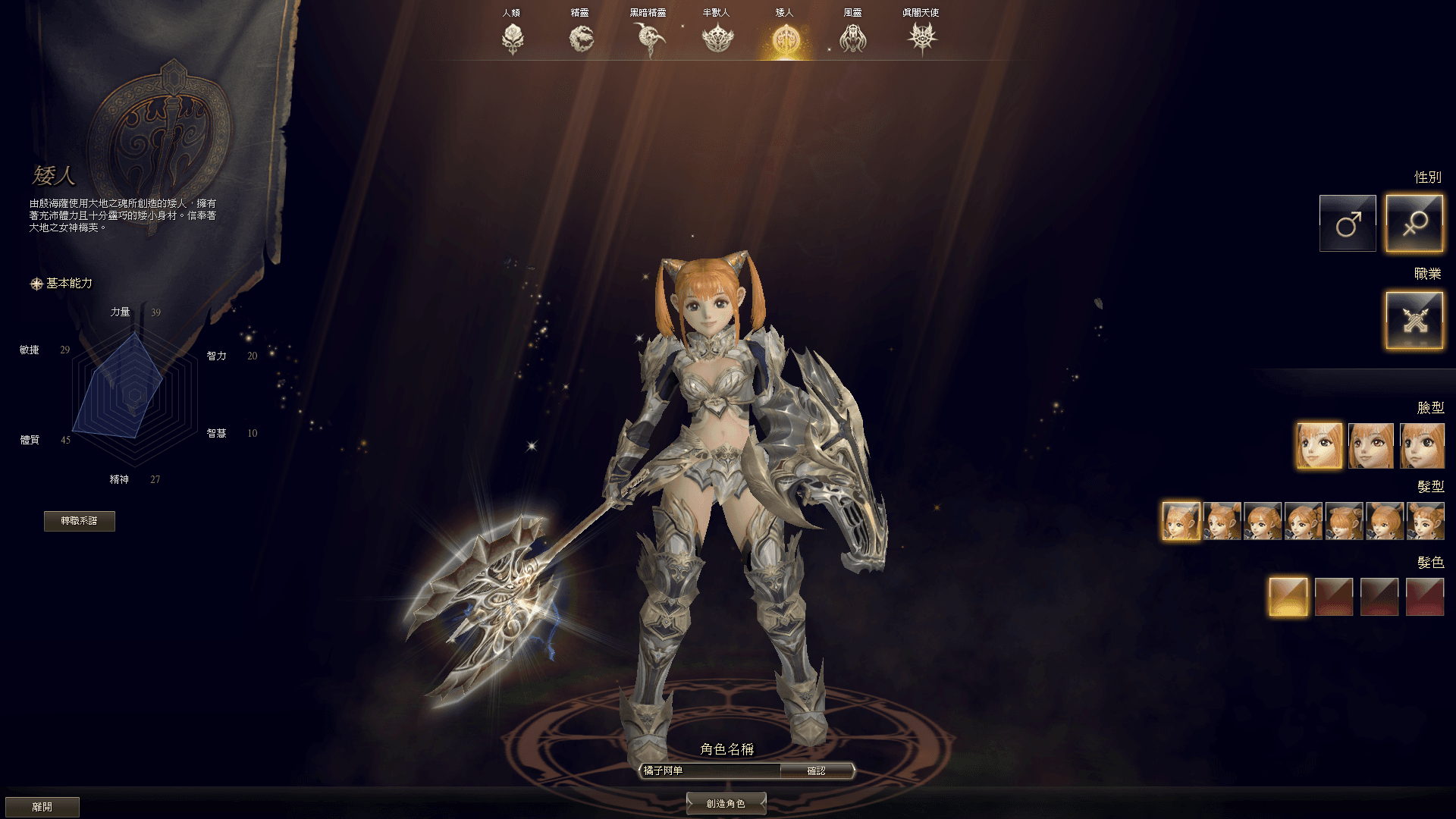Select the third 臉型 face option
Viewport: 1456px width, 819px height.
click(1424, 445)
